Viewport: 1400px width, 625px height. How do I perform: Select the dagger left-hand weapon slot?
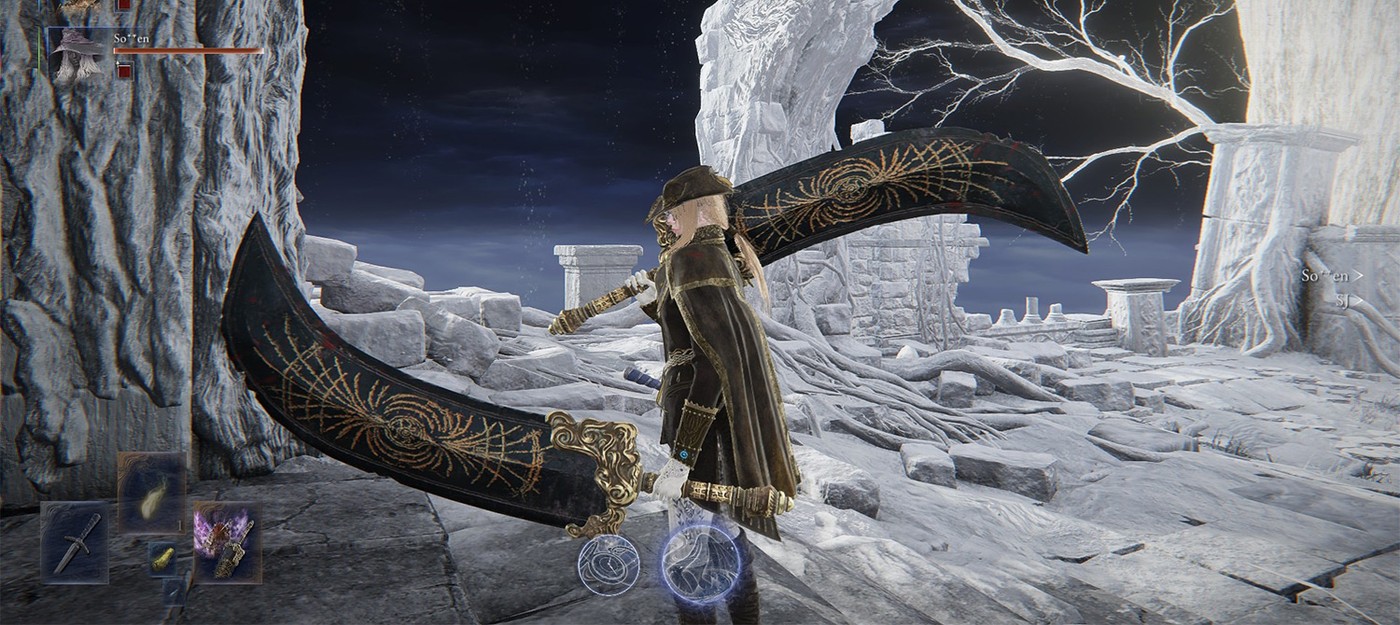tap(75, 542)
